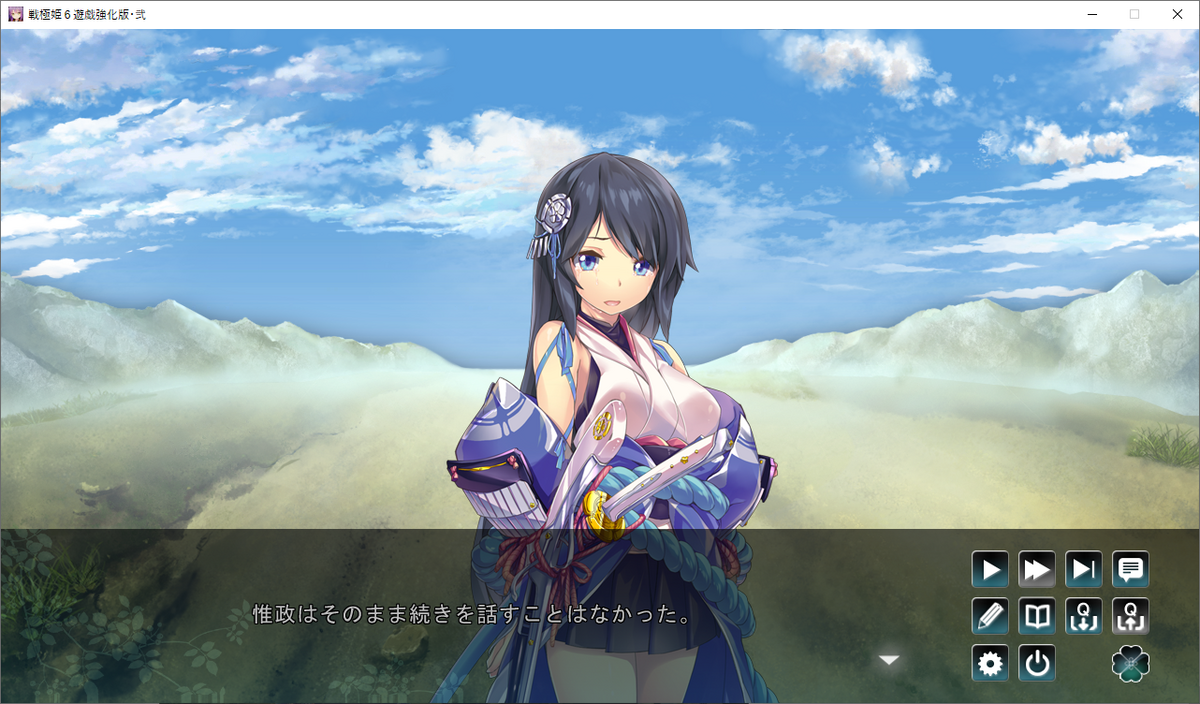Click the power icon to exit
Viewport: 1200px width, 704px height.
[x=1037, y=663]
